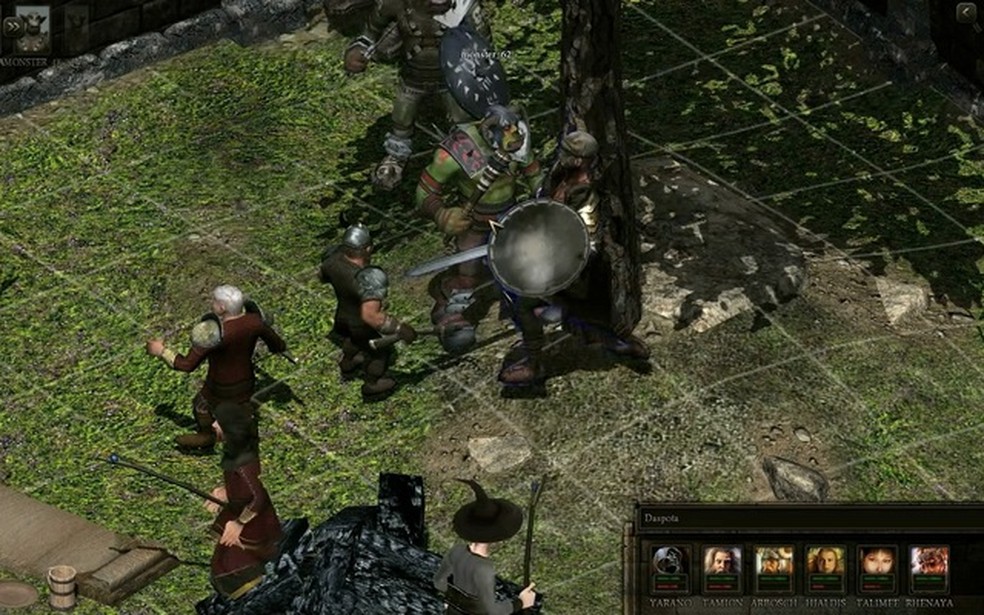Select Talimee's party portrait
This screenshot has width=984, height=615.
(877, 564)
